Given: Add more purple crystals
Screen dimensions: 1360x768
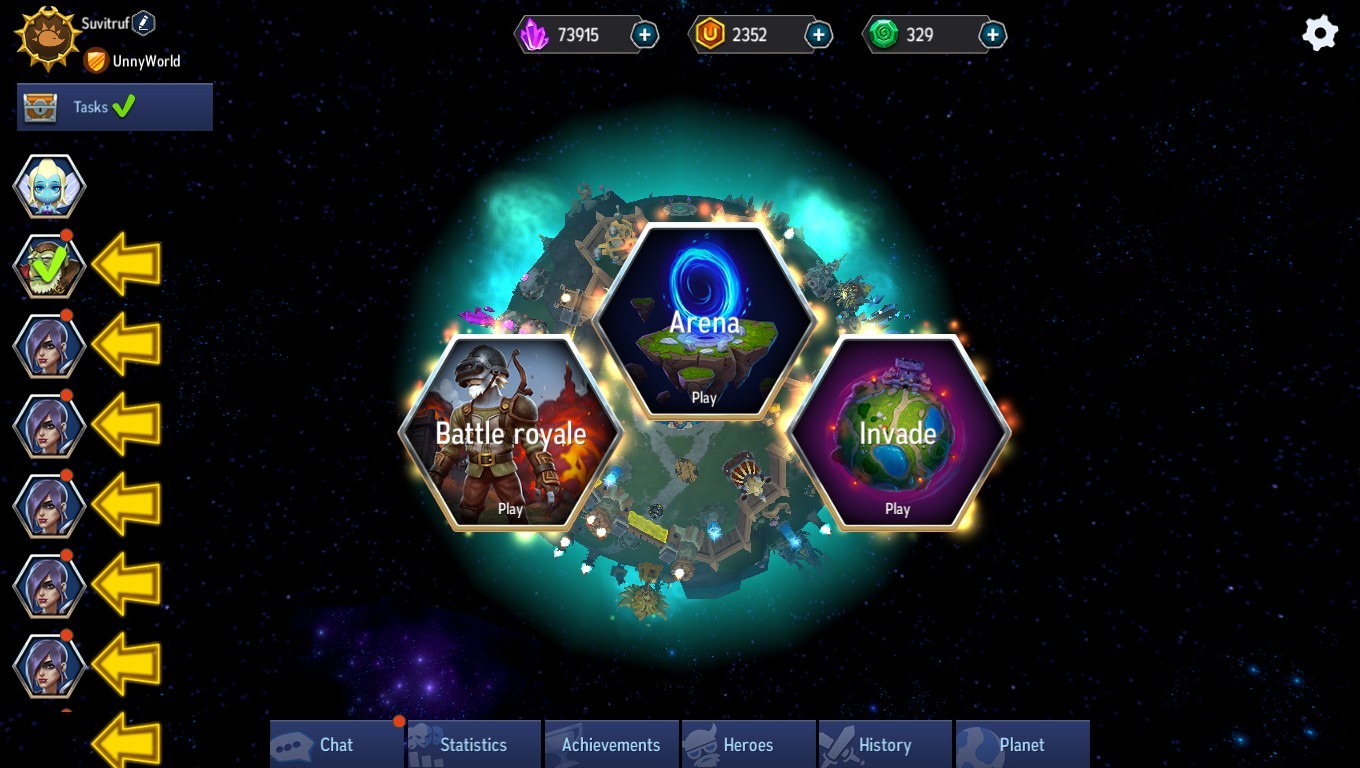Looking at the screenshot, I should point(645,35).
